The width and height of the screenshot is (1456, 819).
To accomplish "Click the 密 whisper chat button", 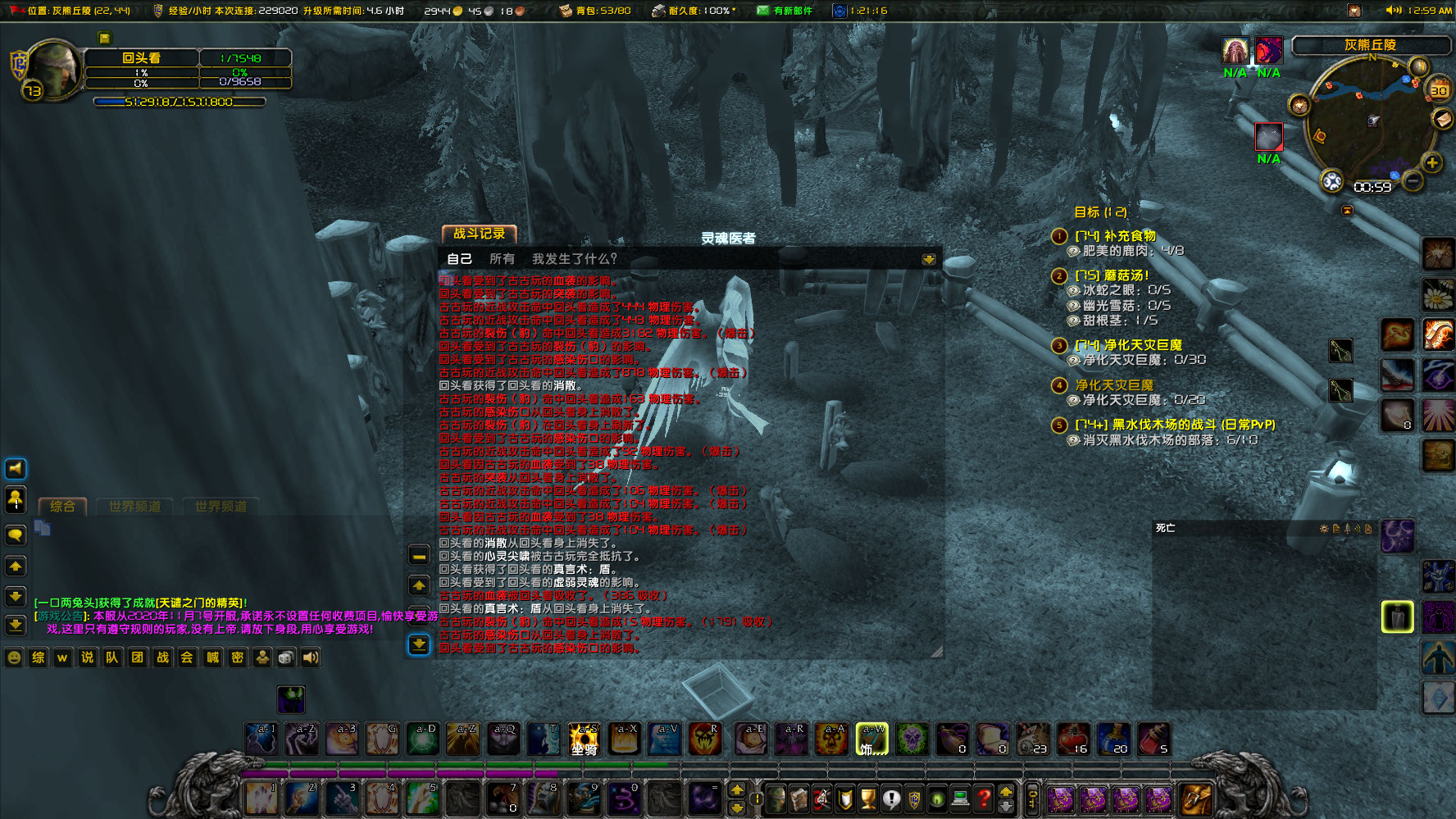I will tap(236, 657).
